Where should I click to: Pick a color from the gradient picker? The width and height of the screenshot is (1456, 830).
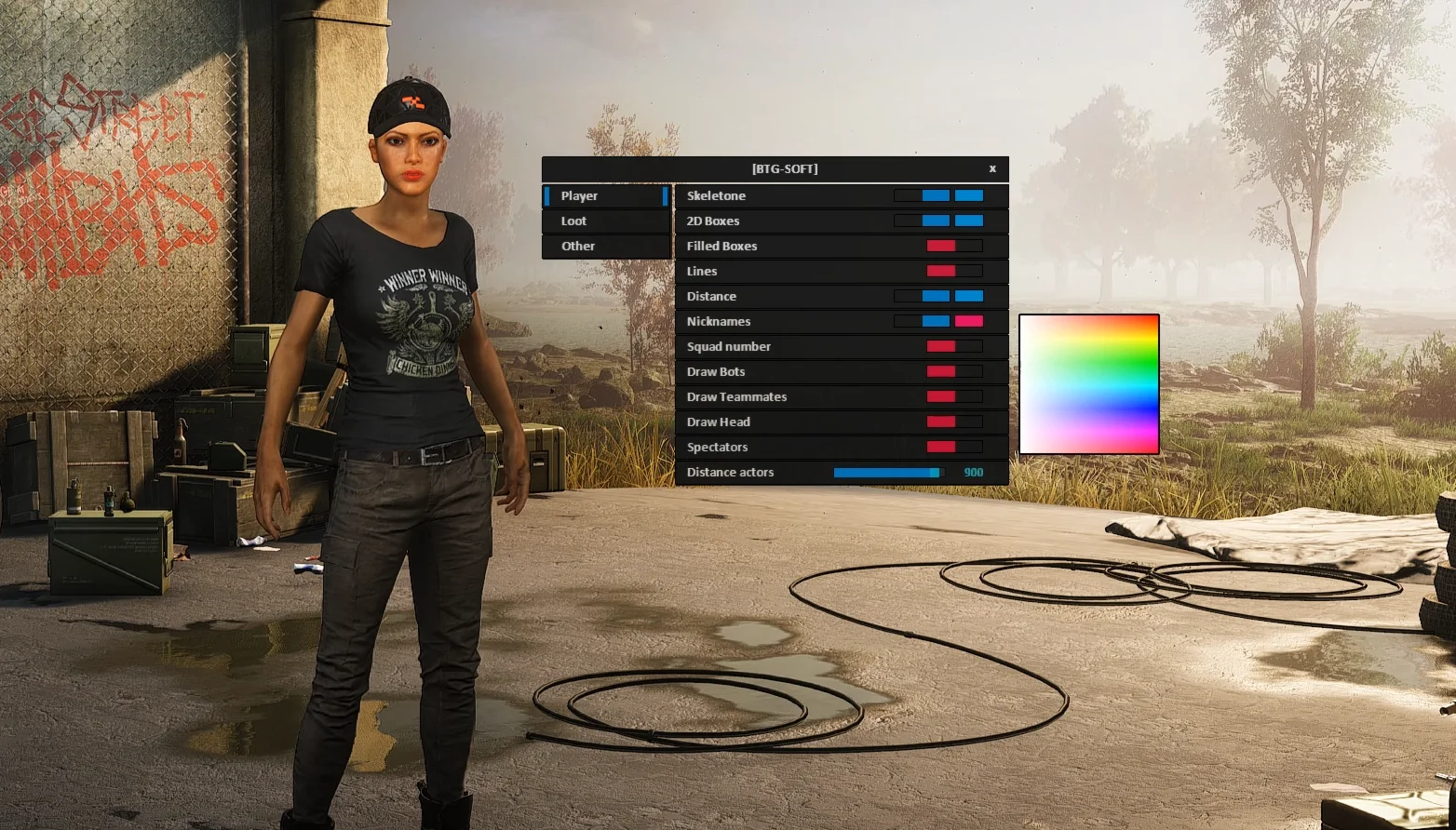(x=1088, y=384)
